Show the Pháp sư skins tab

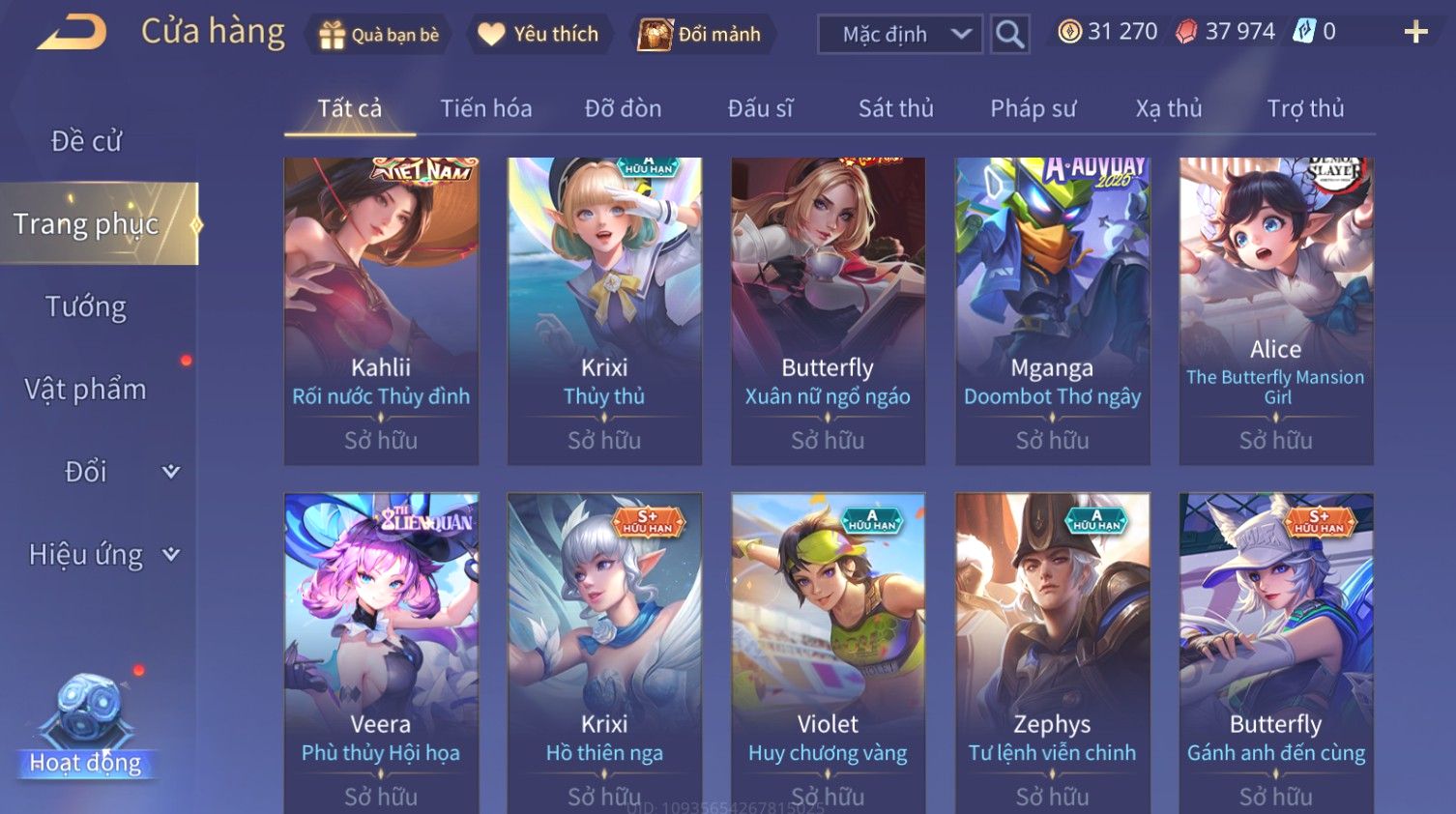(1033, 108)
